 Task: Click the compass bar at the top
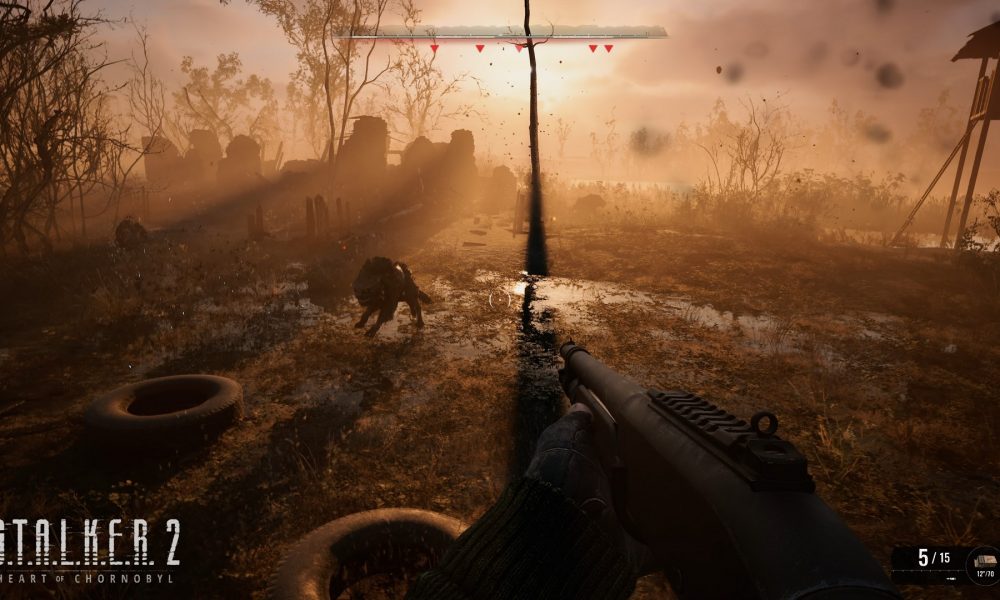point(502,33)
